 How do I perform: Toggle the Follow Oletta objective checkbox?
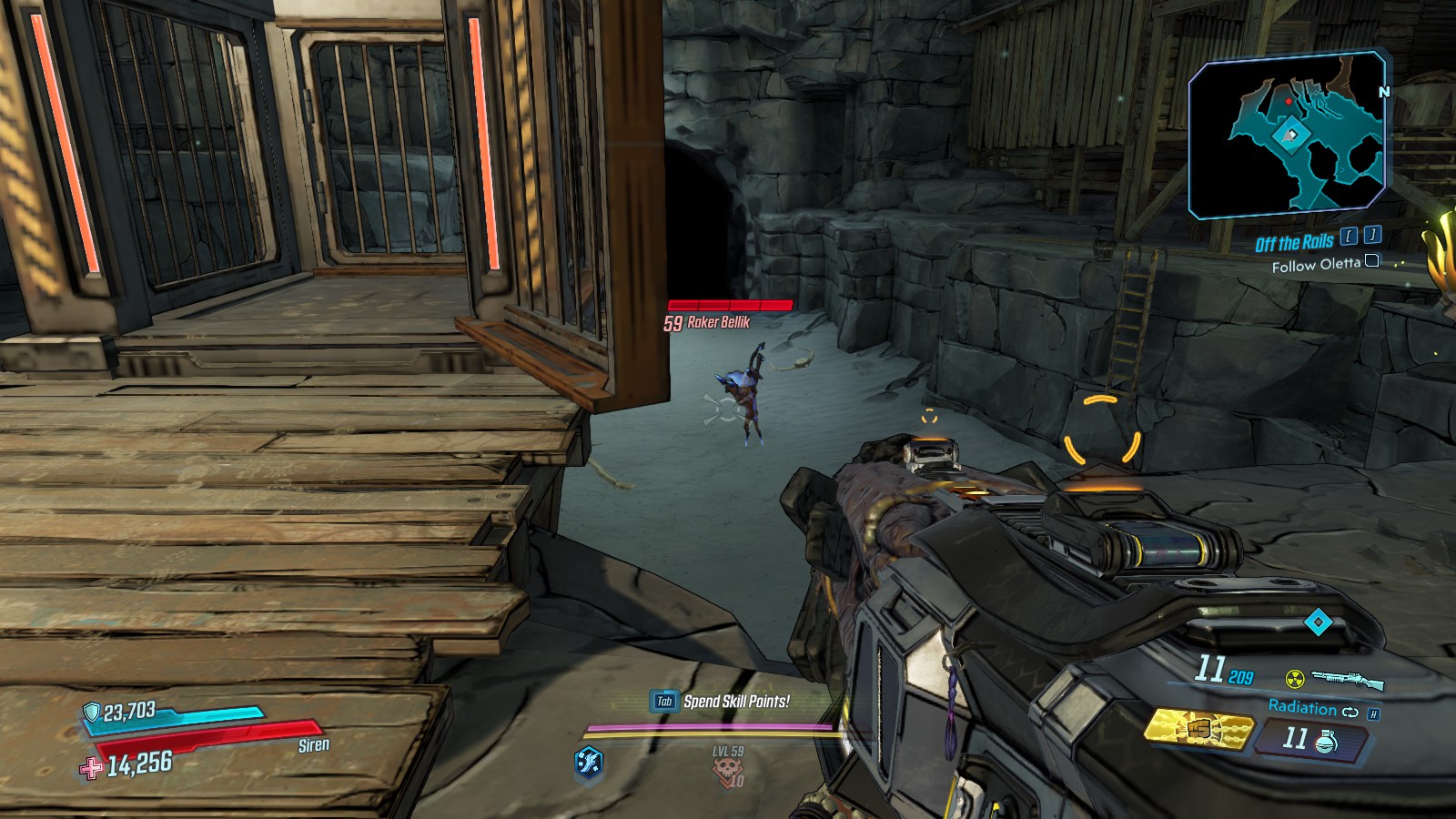coord(1372,261)
